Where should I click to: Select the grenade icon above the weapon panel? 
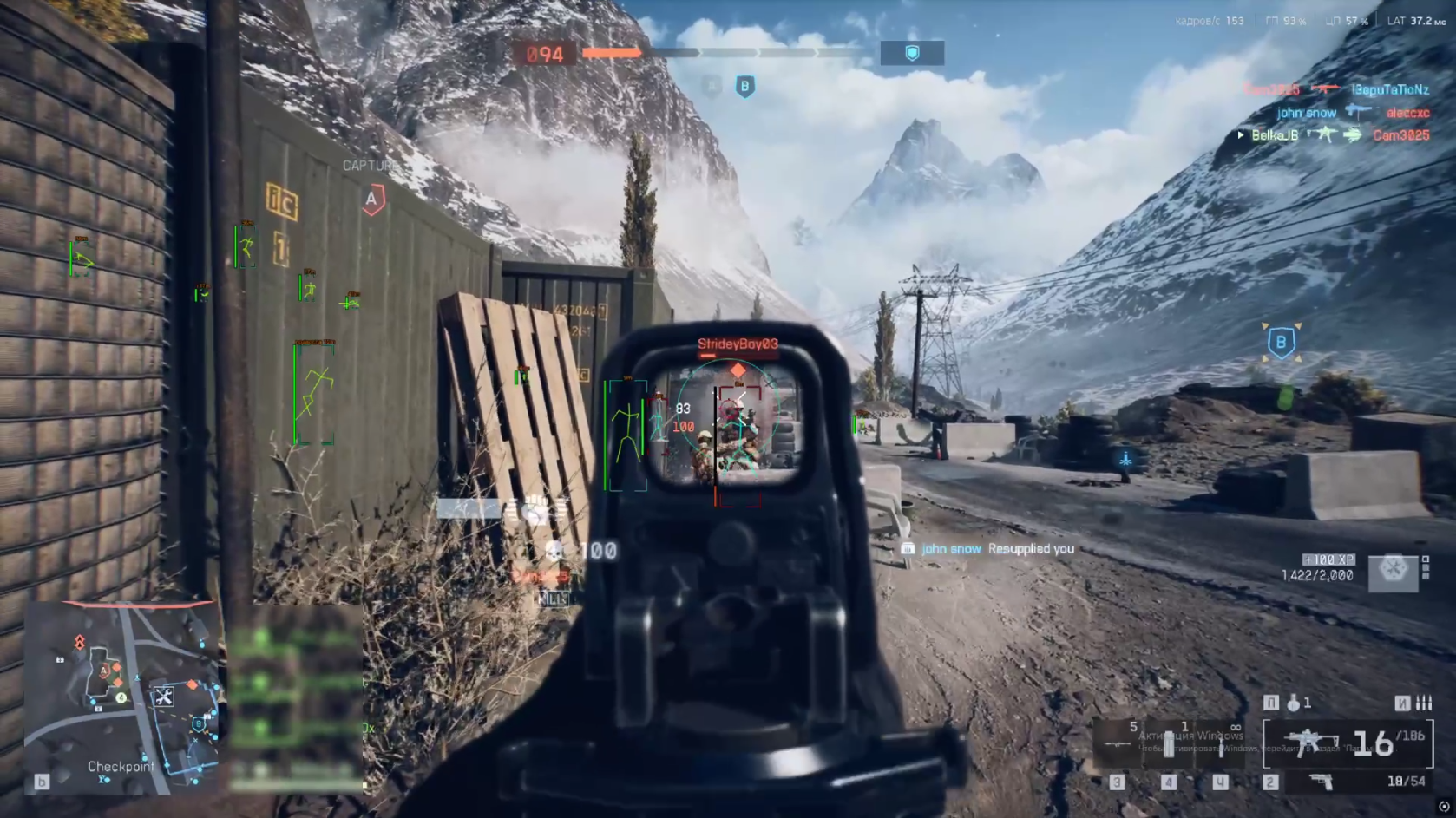(1294, 703)
